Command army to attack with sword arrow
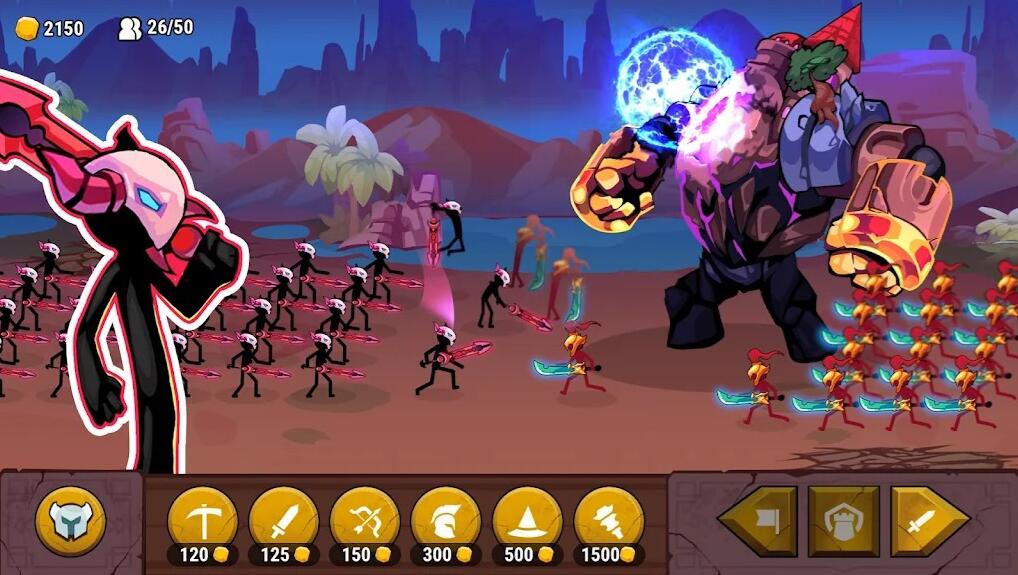Viewport: 1018px width, 575px height. coord(928,521)
